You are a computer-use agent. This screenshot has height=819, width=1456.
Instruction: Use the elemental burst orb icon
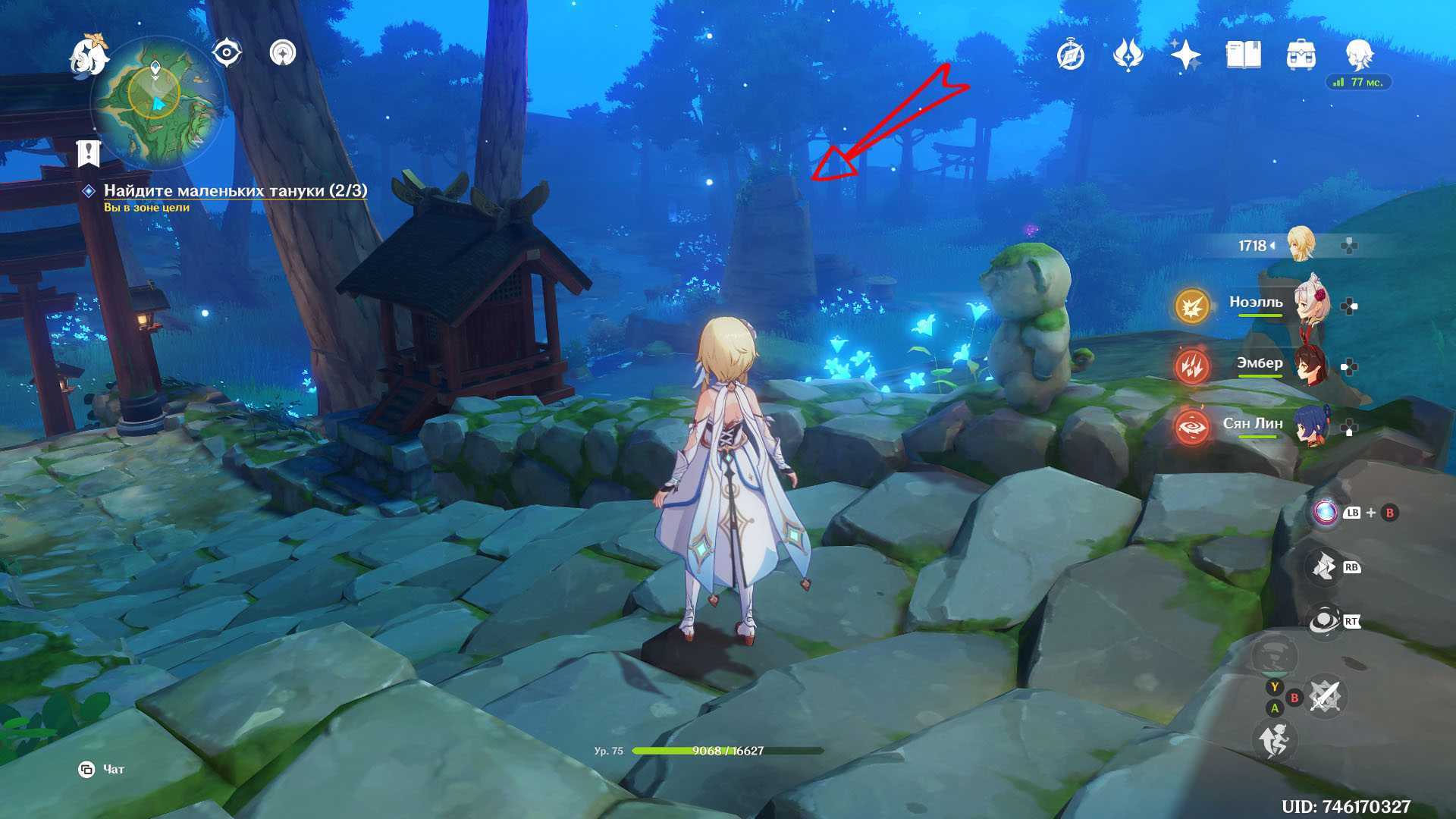1326,513
